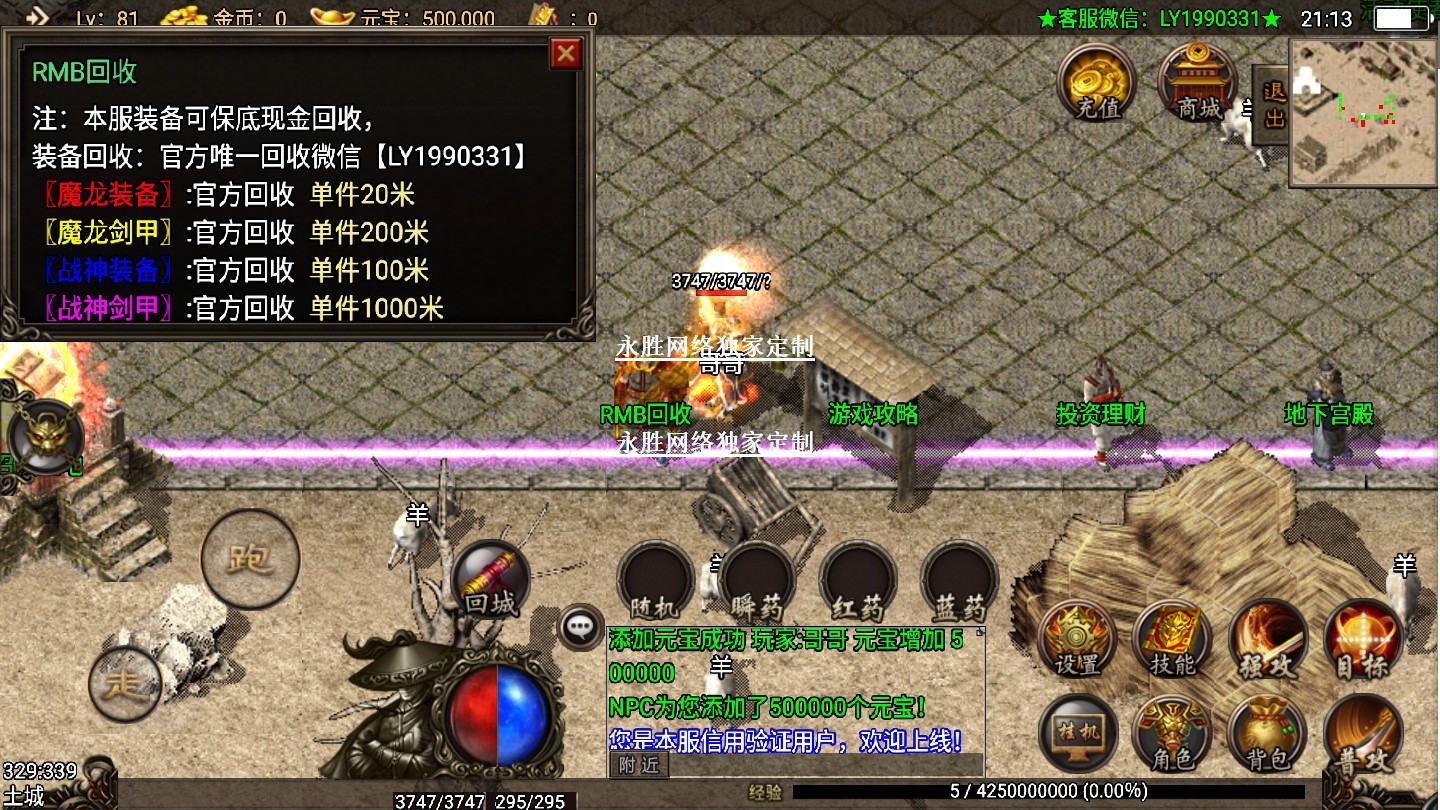Image resolution: width=1440 pixels, height=810 pixels.
Task: Use the 回城 town return scroll
Action: point(490,580)
